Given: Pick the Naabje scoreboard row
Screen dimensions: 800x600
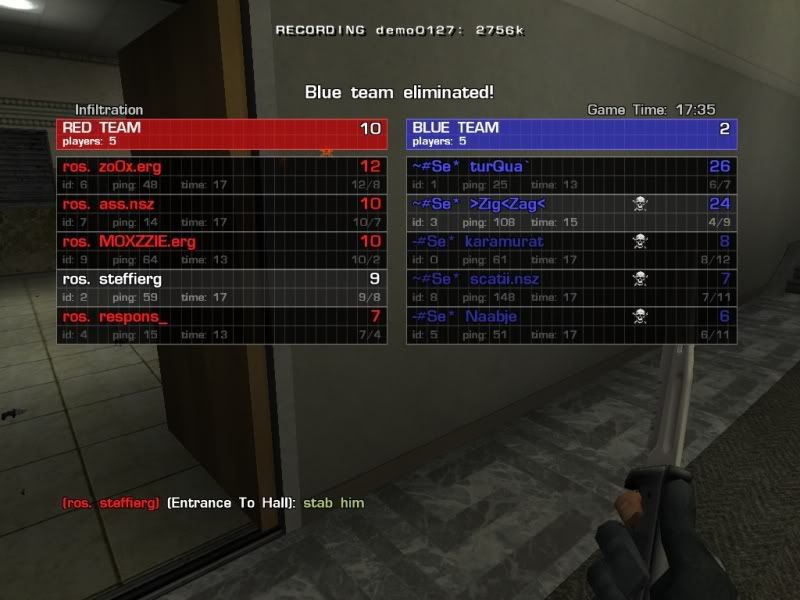Looking at the screenshot, I should tap(571, 325).
